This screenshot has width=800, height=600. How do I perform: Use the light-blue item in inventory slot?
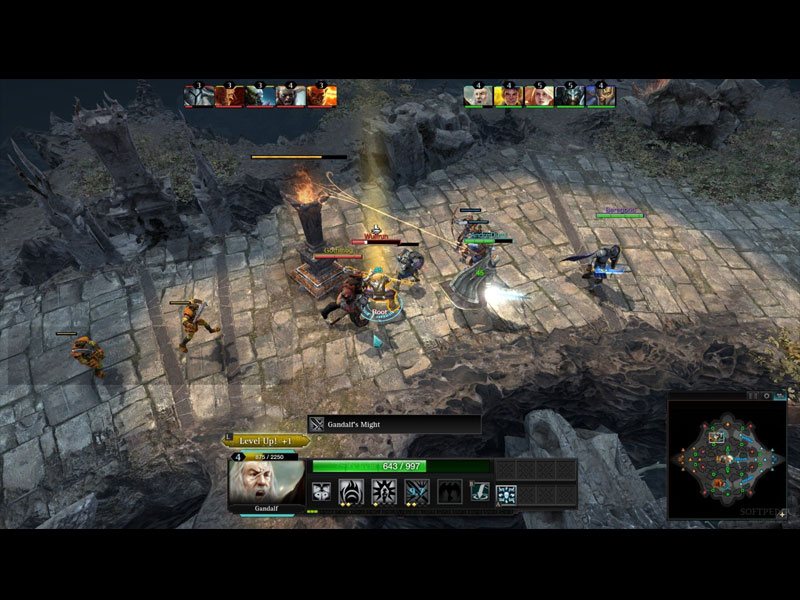pyautogui.click(x=507, y=493)
